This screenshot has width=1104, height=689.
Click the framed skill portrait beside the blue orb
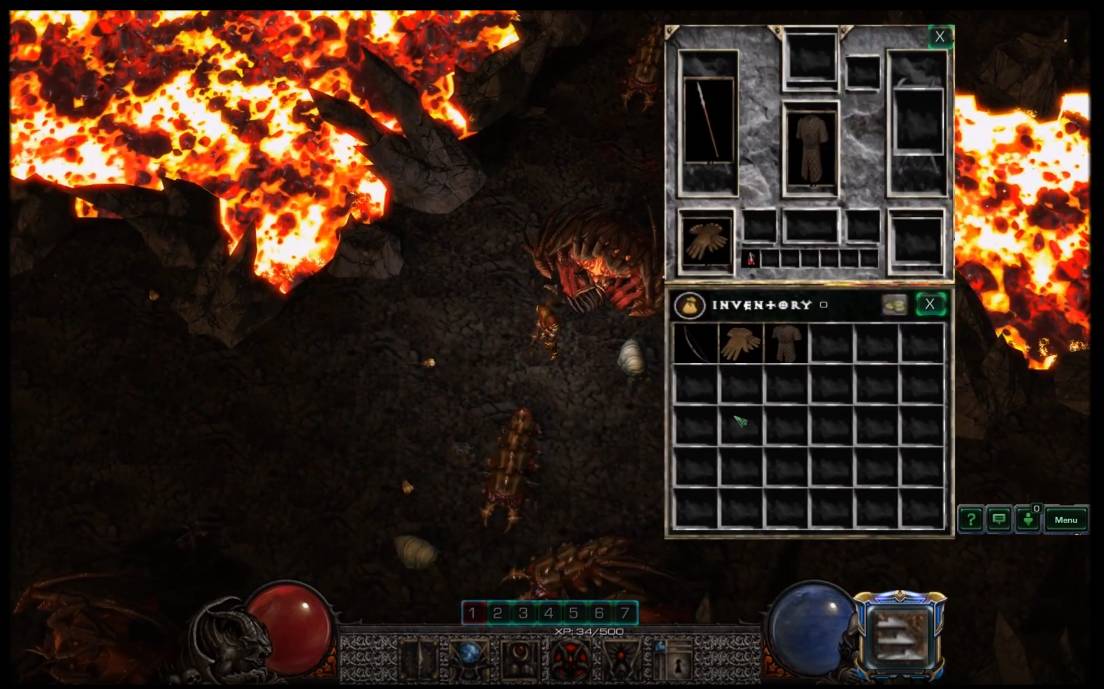898,631
